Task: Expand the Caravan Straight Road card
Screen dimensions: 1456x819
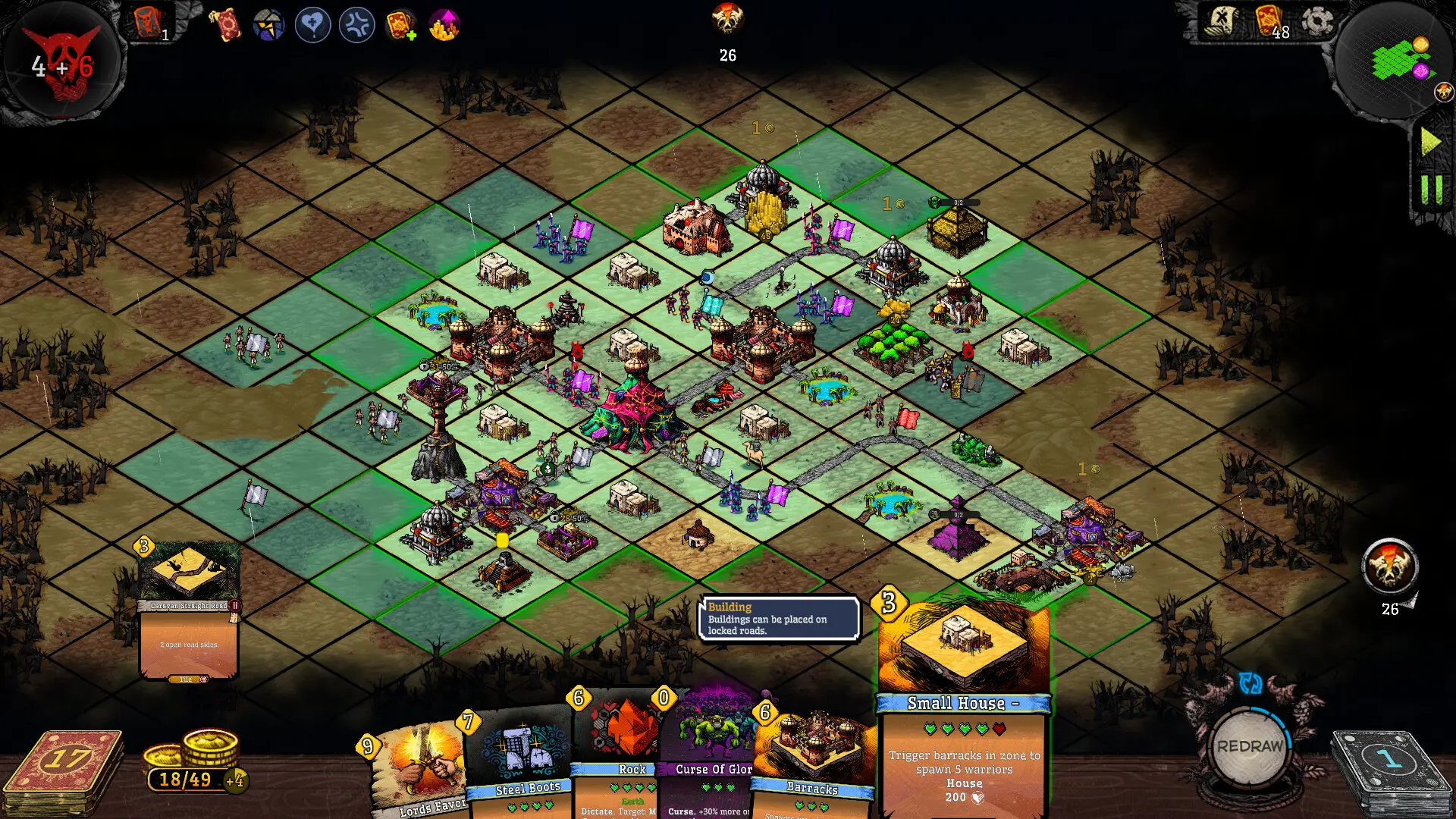Action: (190, 607)
